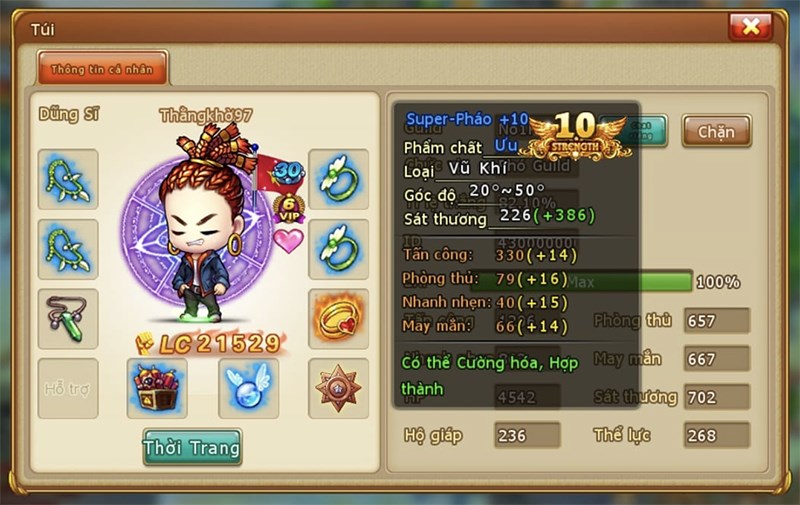This screenshot has height=505, width=800.
Task: Select the gold heart ring slot
Action: click(x=338, y=318)
